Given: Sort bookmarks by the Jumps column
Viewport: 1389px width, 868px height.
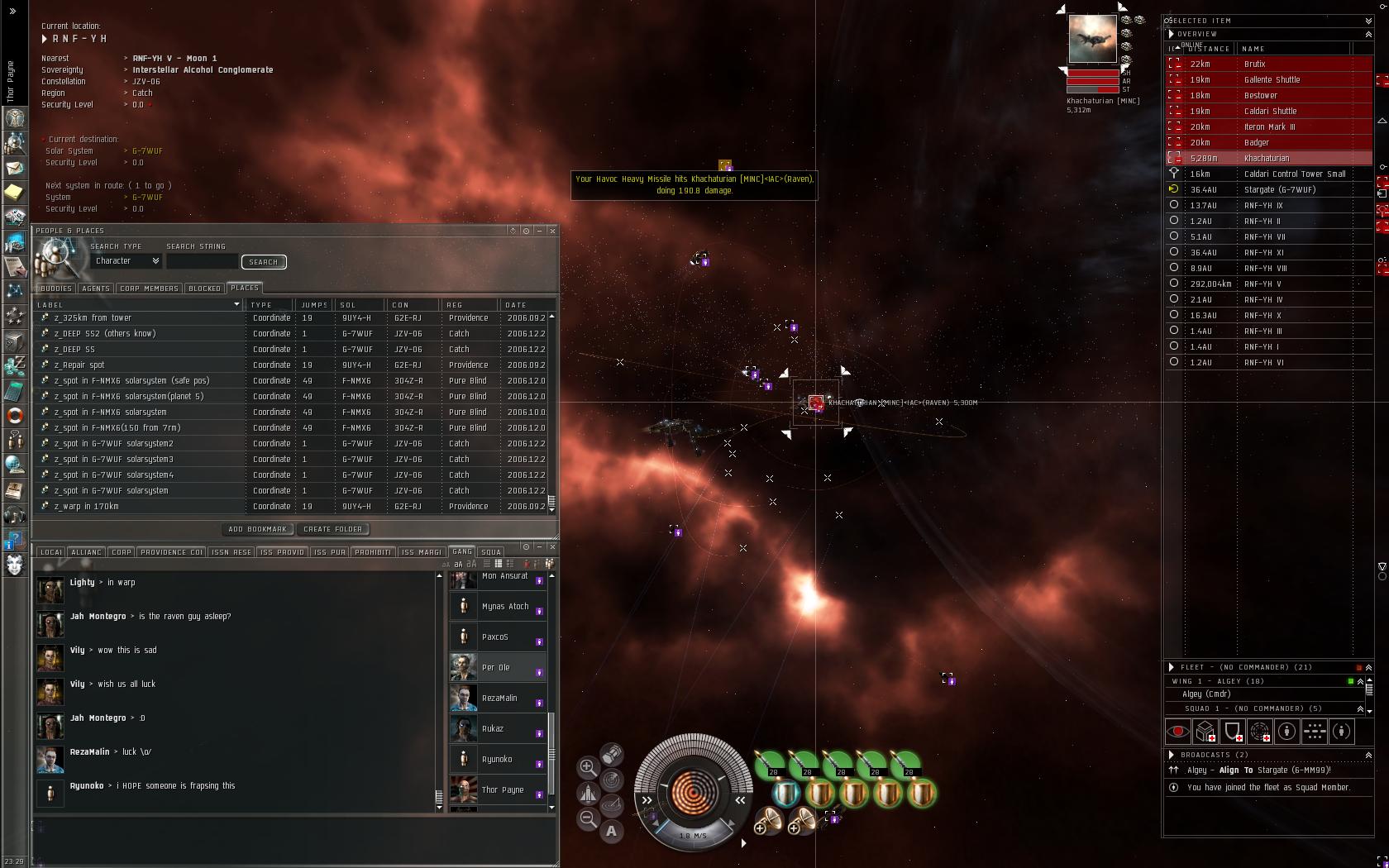Looking at the screenshot, I should click(314, 305).
